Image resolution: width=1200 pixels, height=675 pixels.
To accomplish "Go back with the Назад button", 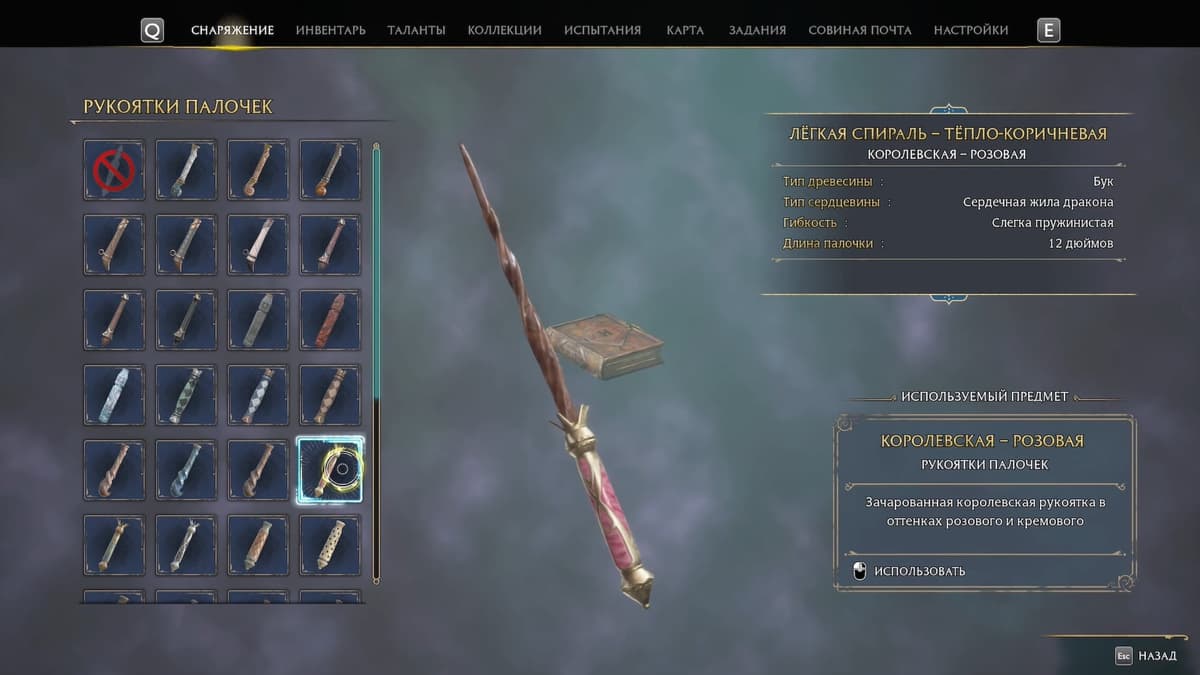I will pos(1146,656).
